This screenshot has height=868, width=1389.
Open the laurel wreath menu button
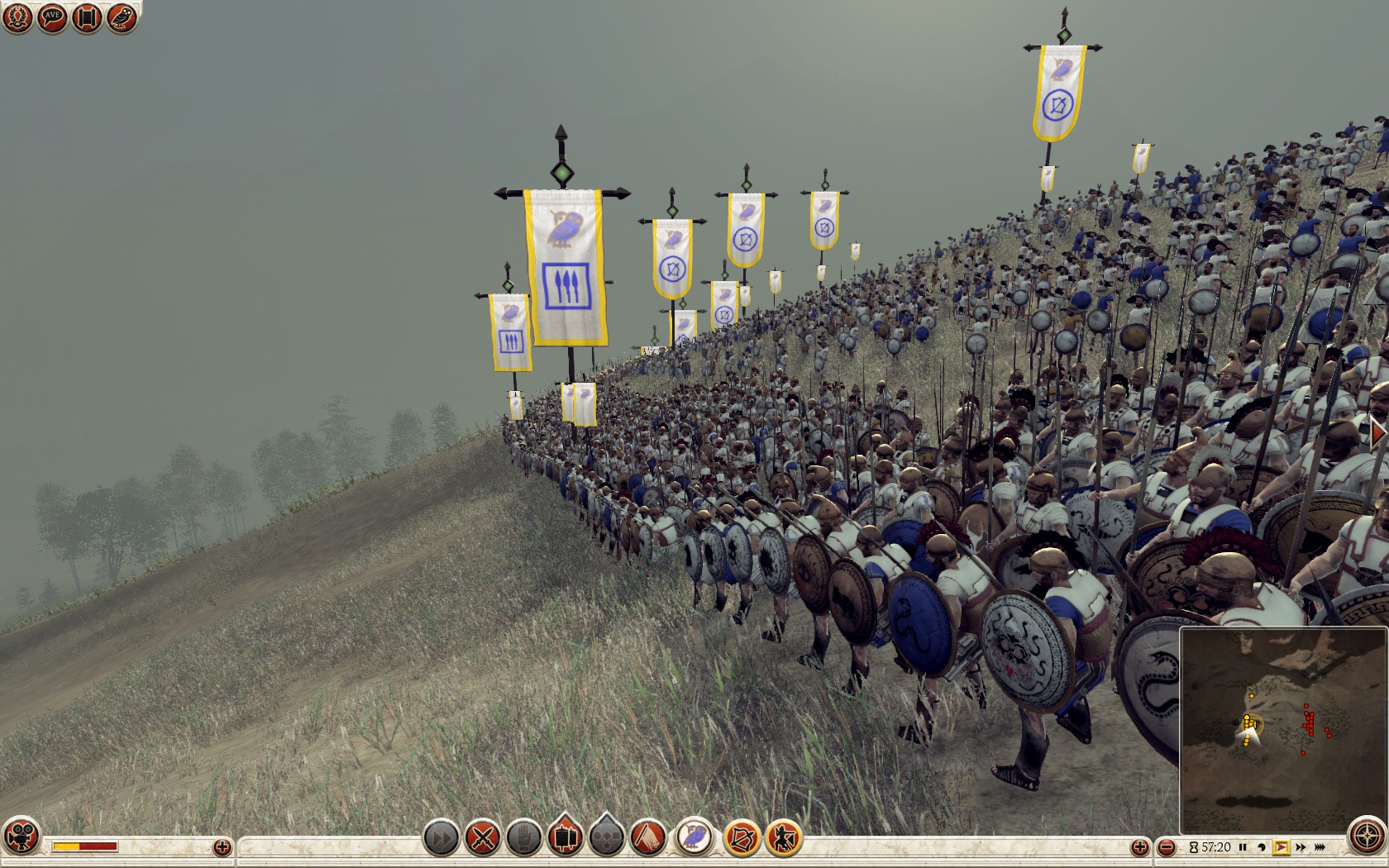[x=17, y=17]
